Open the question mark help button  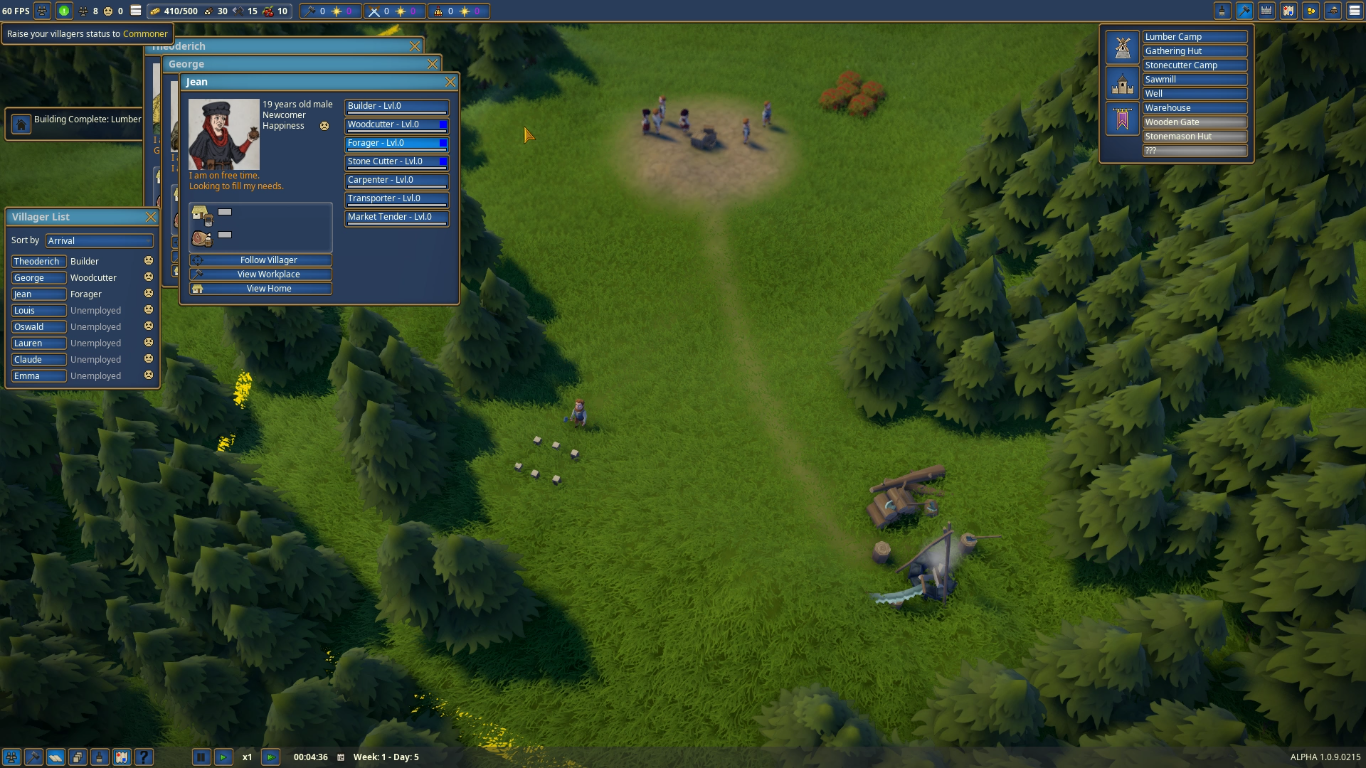[x=143, y=757]
